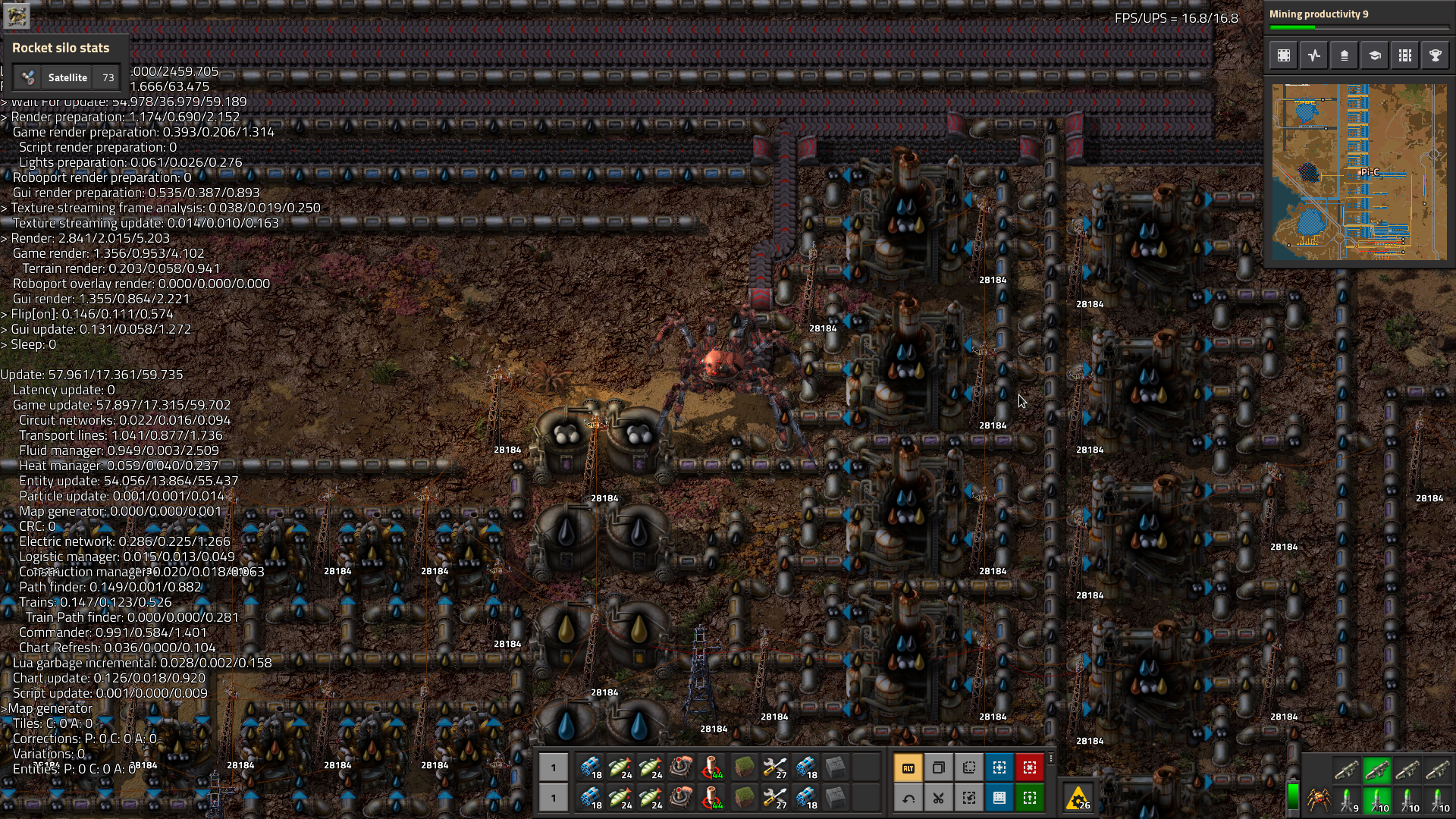The image size is (1456, 819).
Task: Select the red deconstruction planner
Action: (x=1029, y=768)
